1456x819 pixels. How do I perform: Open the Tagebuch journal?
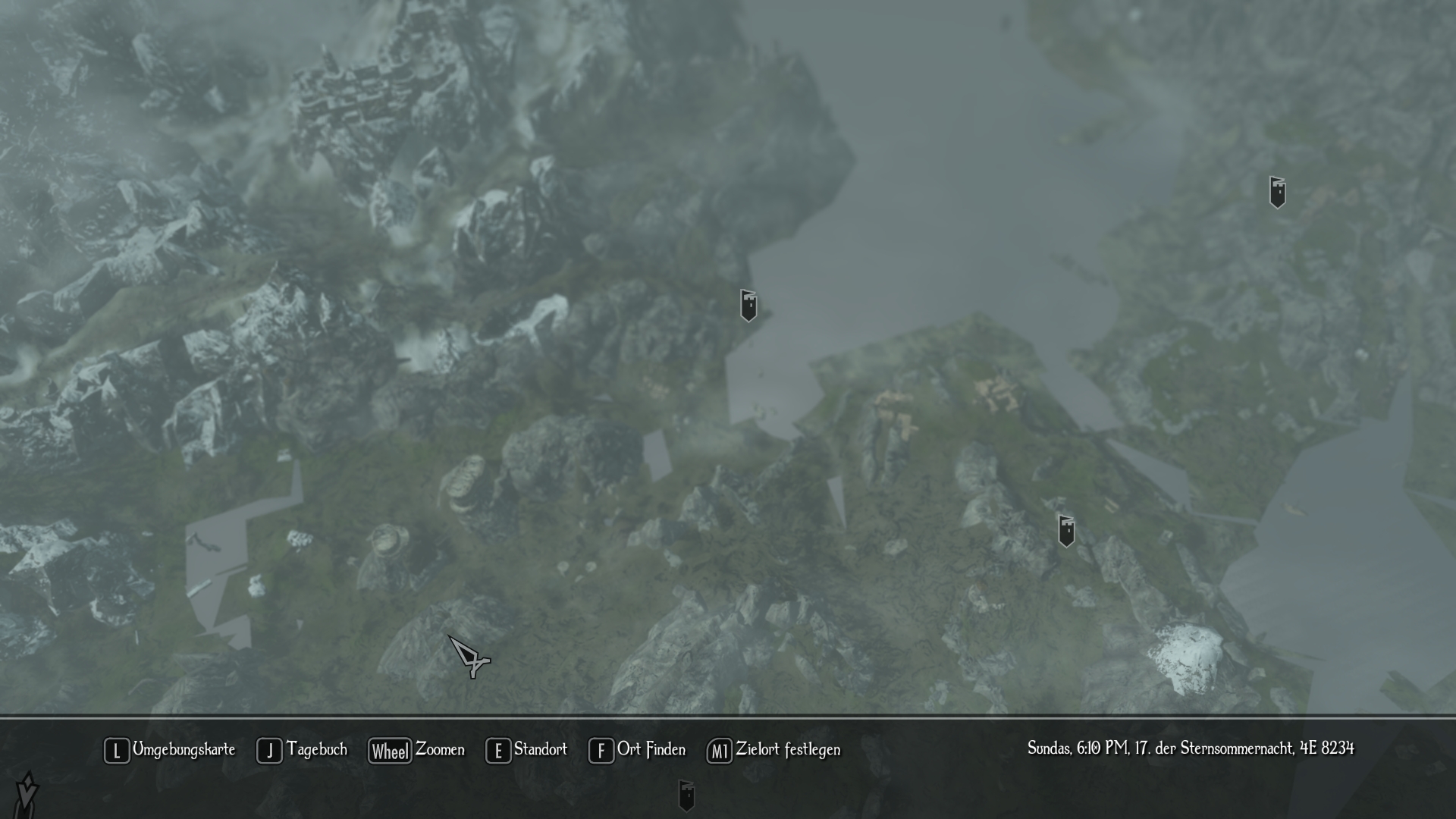tap(302, 750)
